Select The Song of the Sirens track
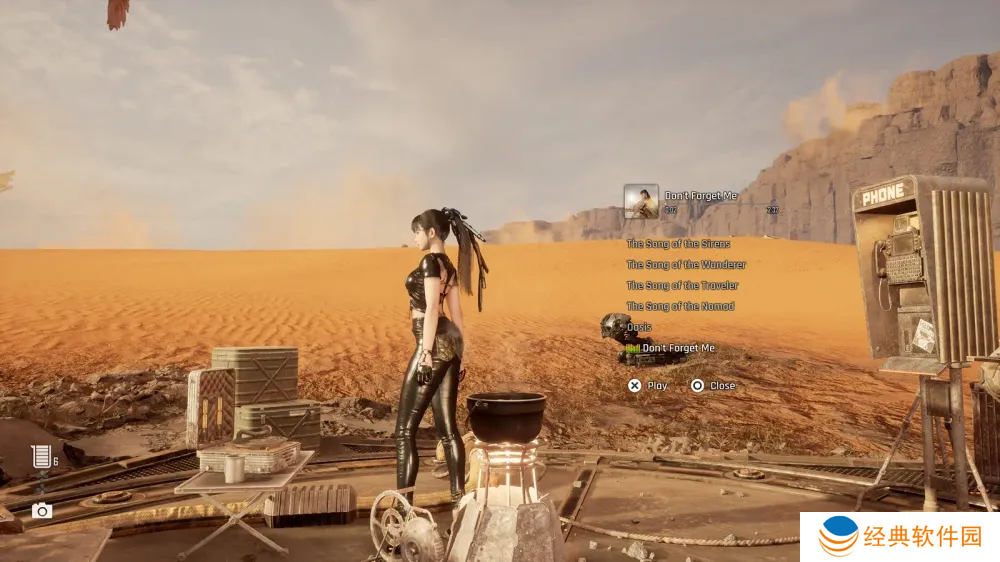The image size is (1000, 562). 678,244
